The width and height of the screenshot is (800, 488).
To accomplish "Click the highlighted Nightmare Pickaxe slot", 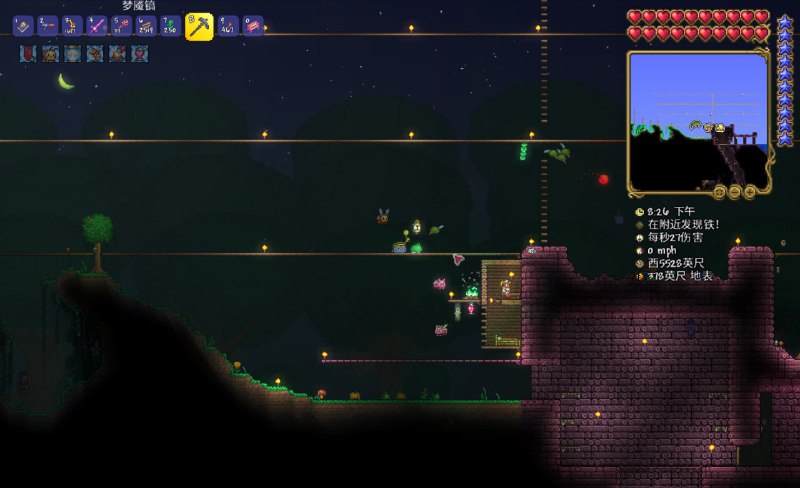I will pos(199,26).
